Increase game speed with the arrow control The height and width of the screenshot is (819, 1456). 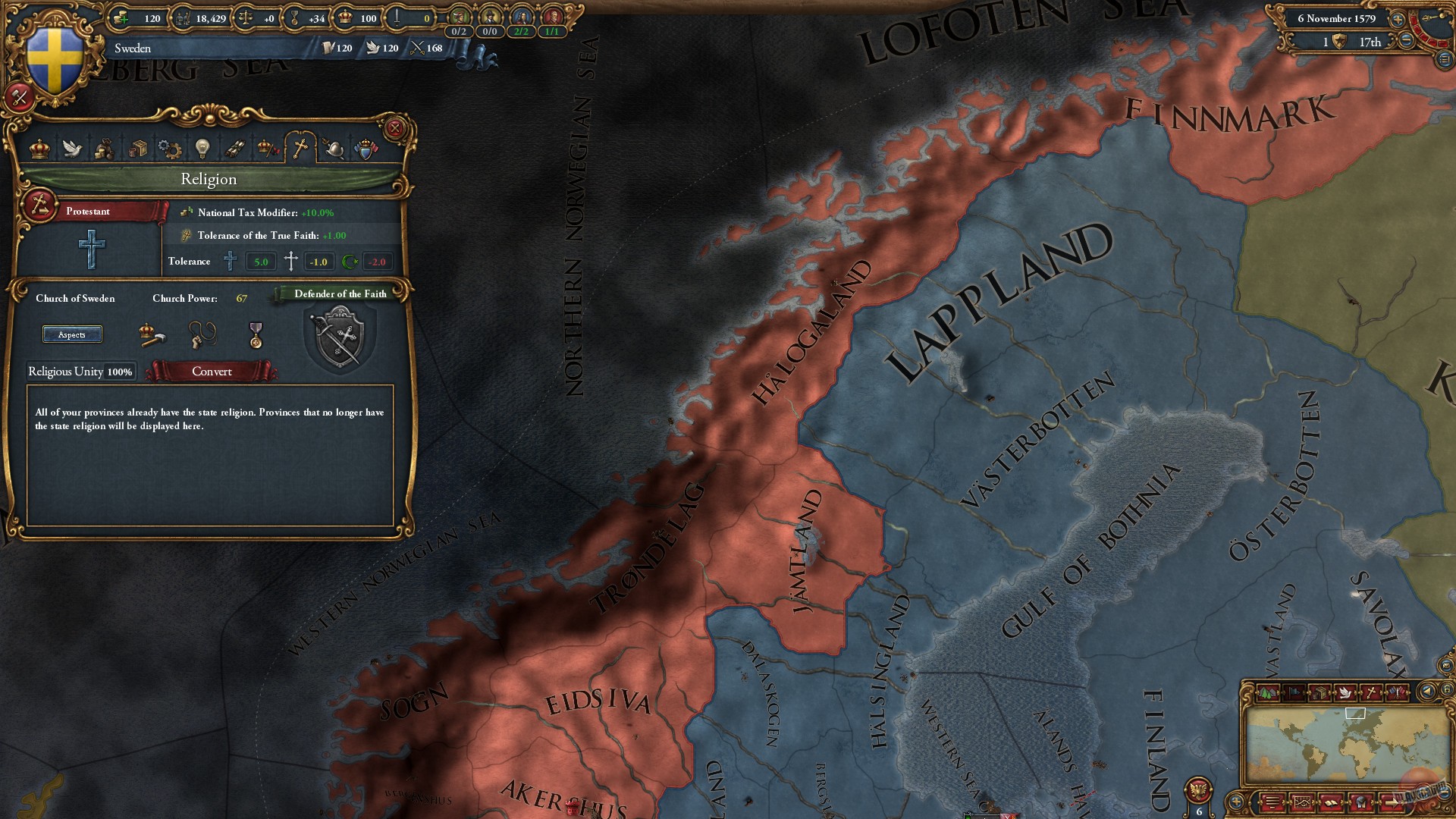1398,20
